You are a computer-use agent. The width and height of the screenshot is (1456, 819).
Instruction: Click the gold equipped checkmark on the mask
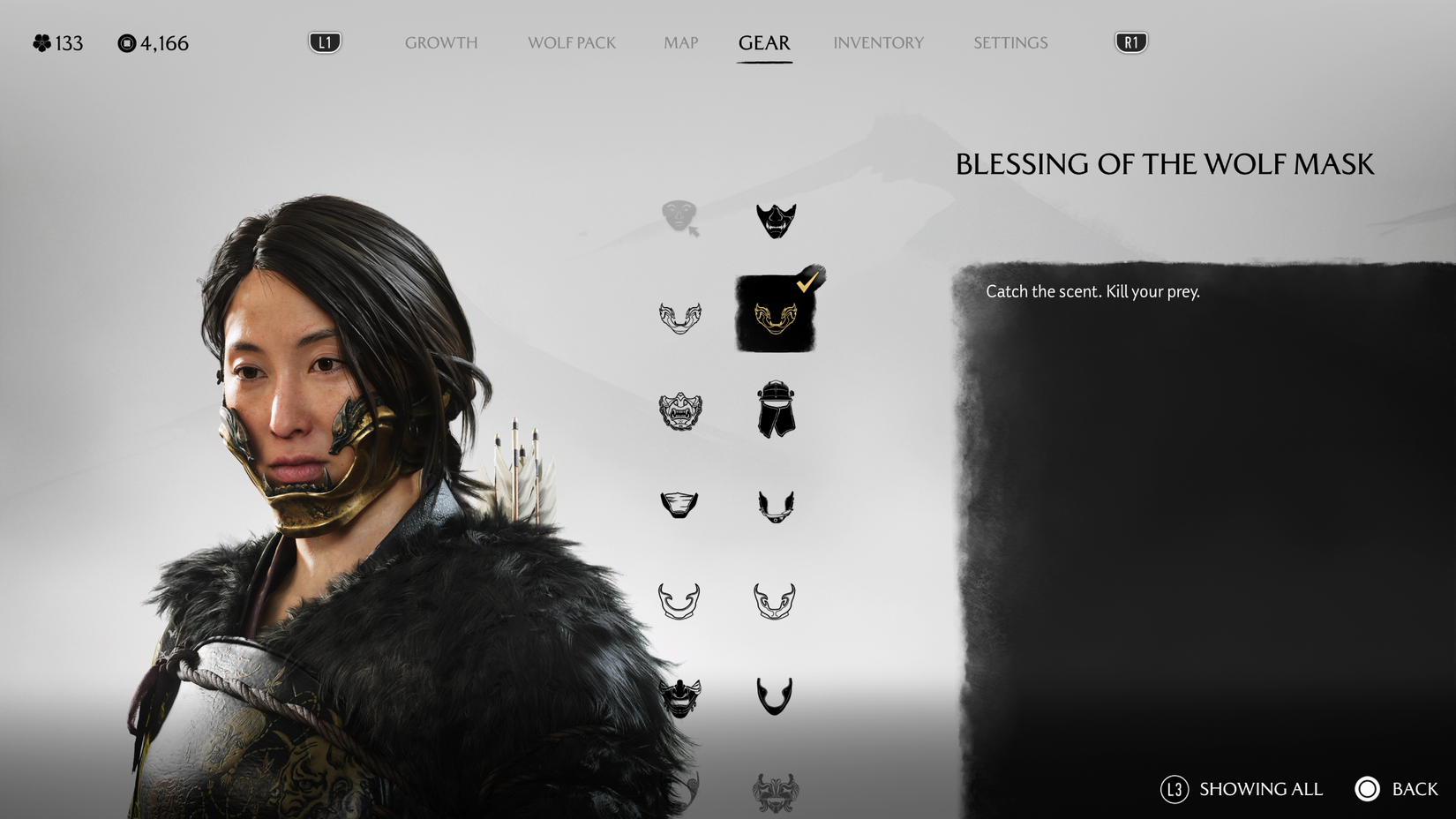coord(807,284)
